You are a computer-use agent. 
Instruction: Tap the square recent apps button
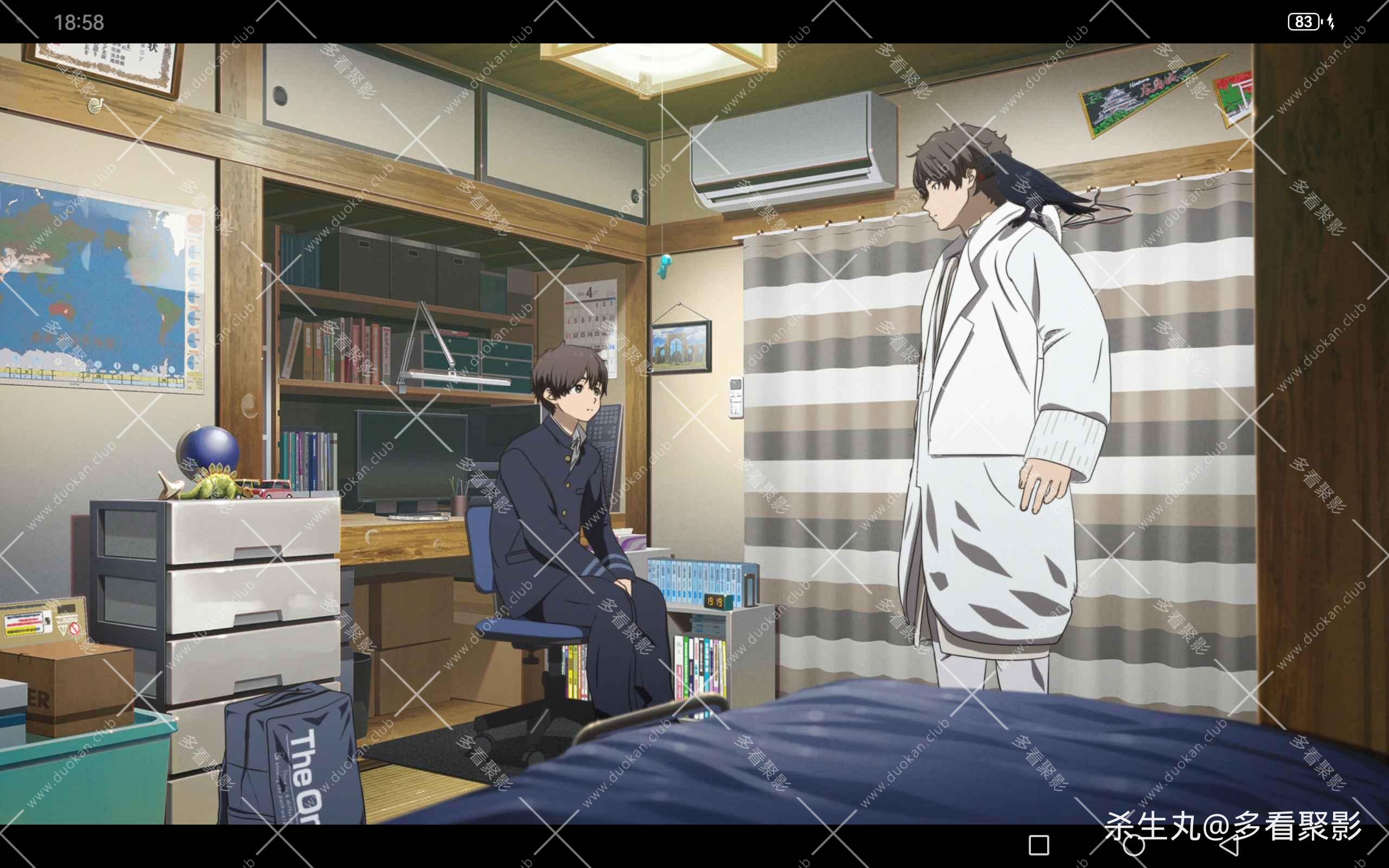pos(1039,845)
